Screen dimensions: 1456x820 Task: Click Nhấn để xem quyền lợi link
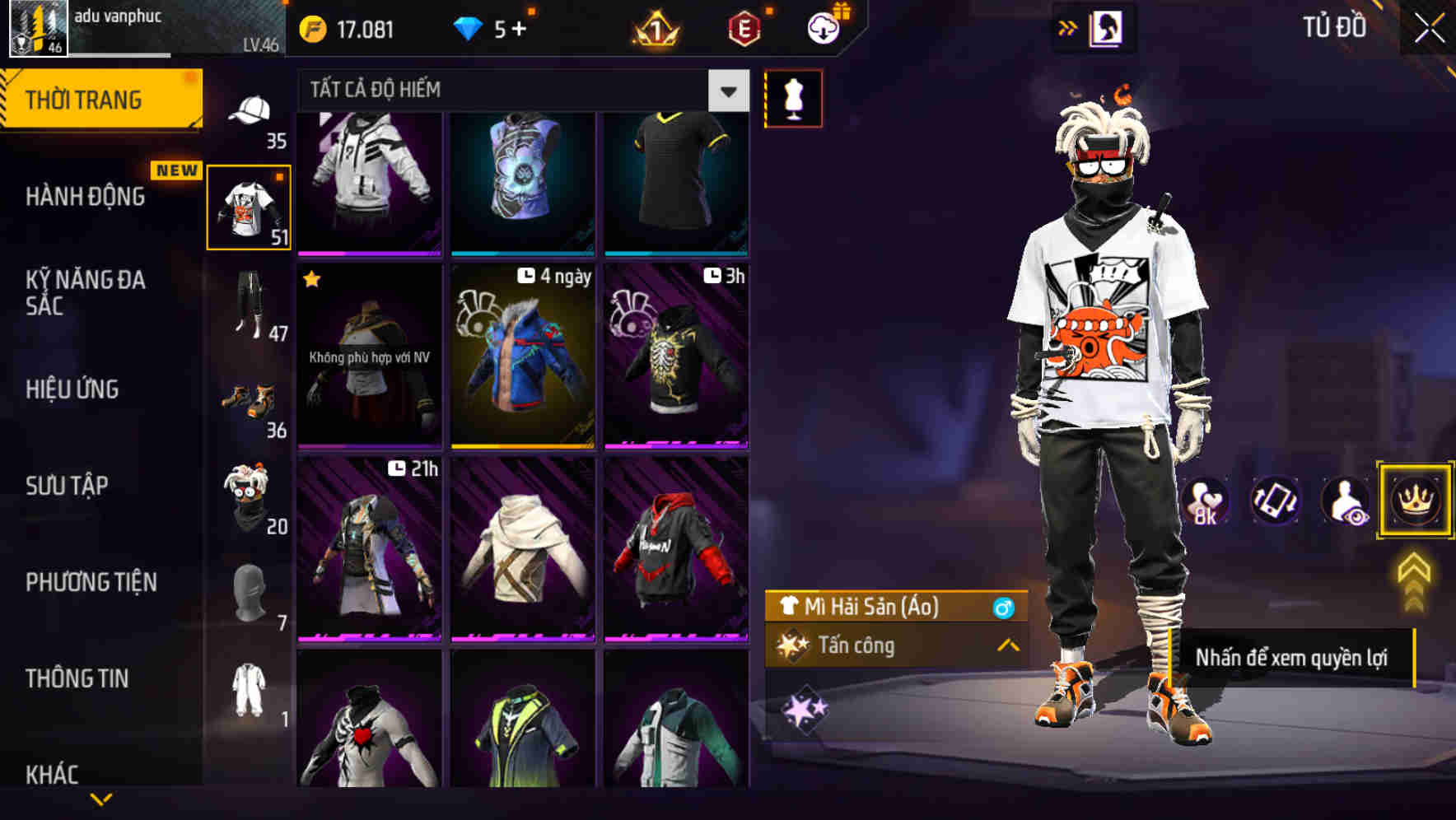click(x=1293, y=658)
